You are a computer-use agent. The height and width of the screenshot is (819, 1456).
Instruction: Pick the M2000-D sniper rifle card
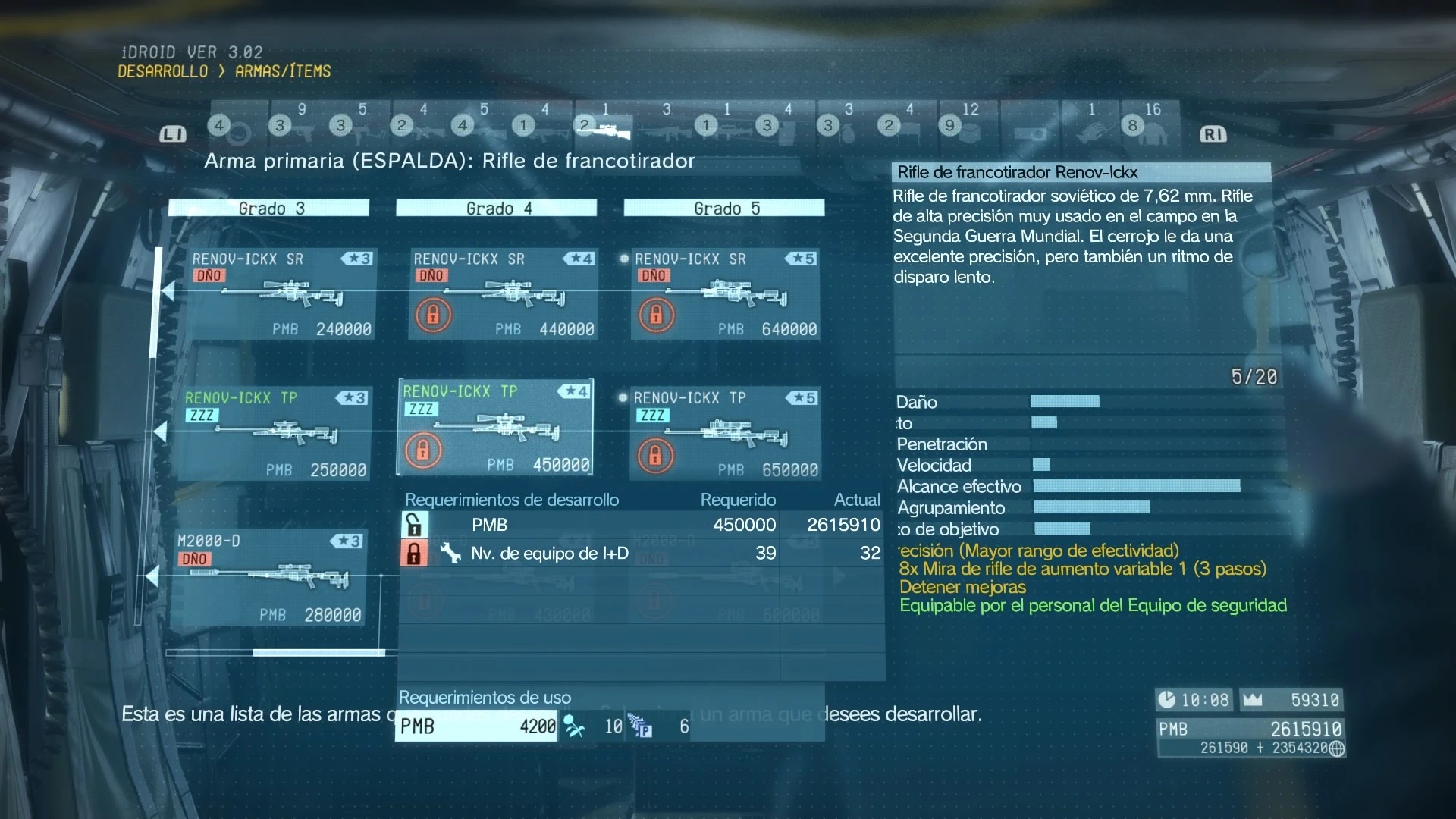(268, 577)
